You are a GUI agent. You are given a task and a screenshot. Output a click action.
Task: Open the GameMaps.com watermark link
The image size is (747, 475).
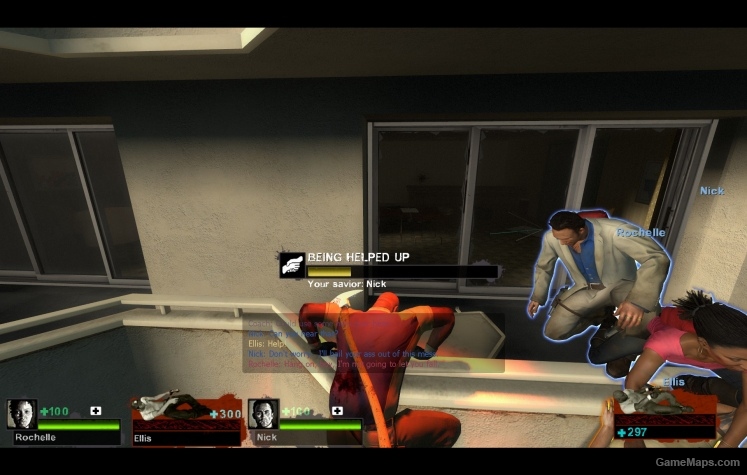click(697, 462)
